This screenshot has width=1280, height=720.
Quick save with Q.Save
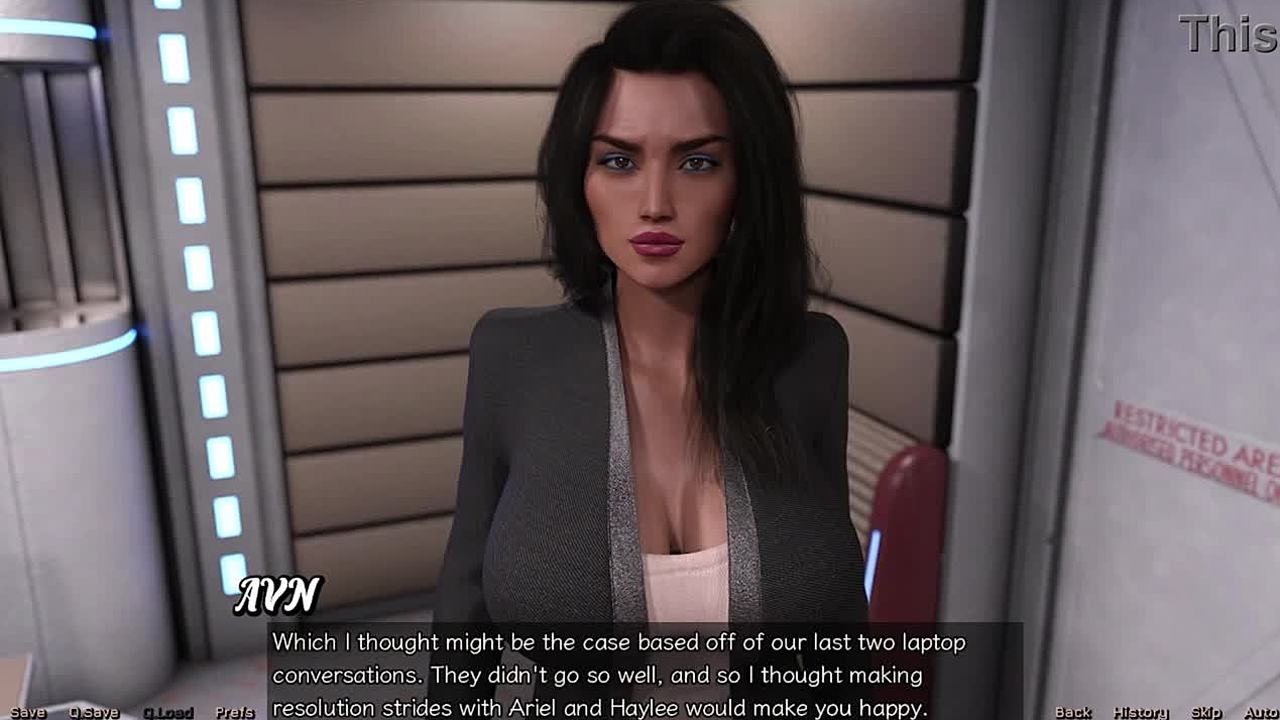click(x=94, y=712)
